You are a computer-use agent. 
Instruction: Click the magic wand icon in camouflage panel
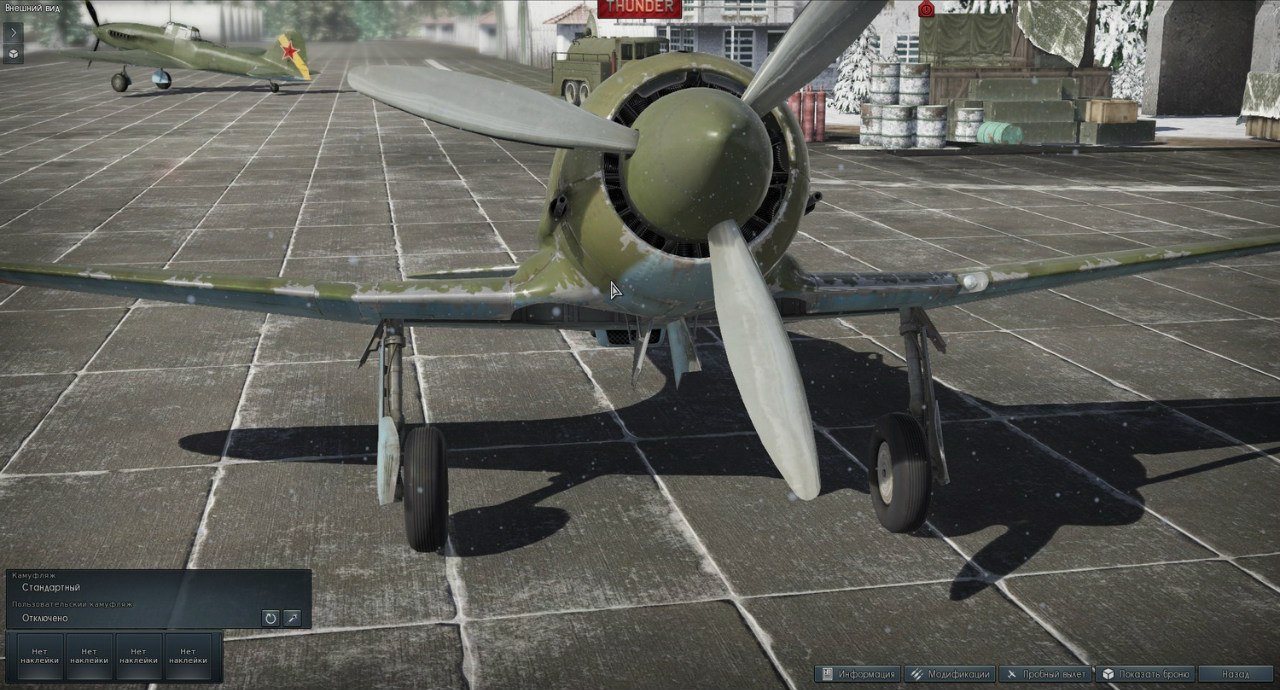292,618
